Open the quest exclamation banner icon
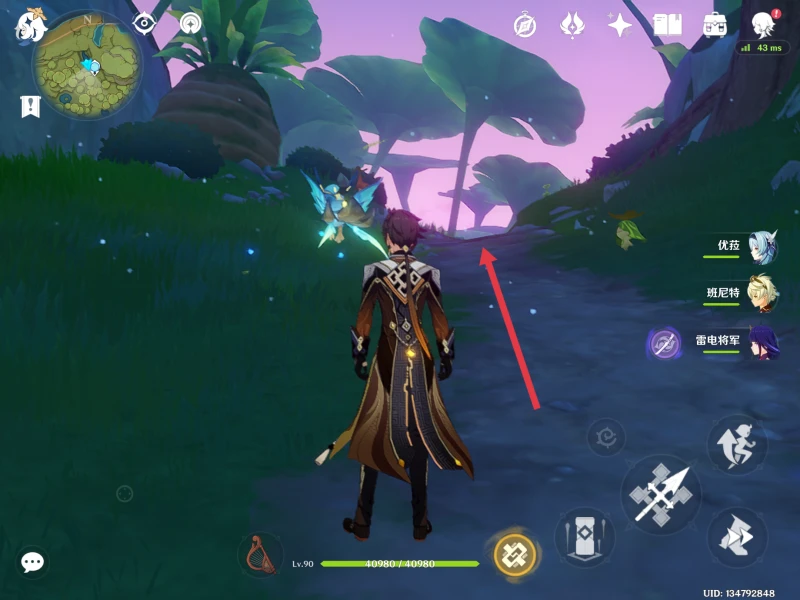 click(x=29, y=105)
